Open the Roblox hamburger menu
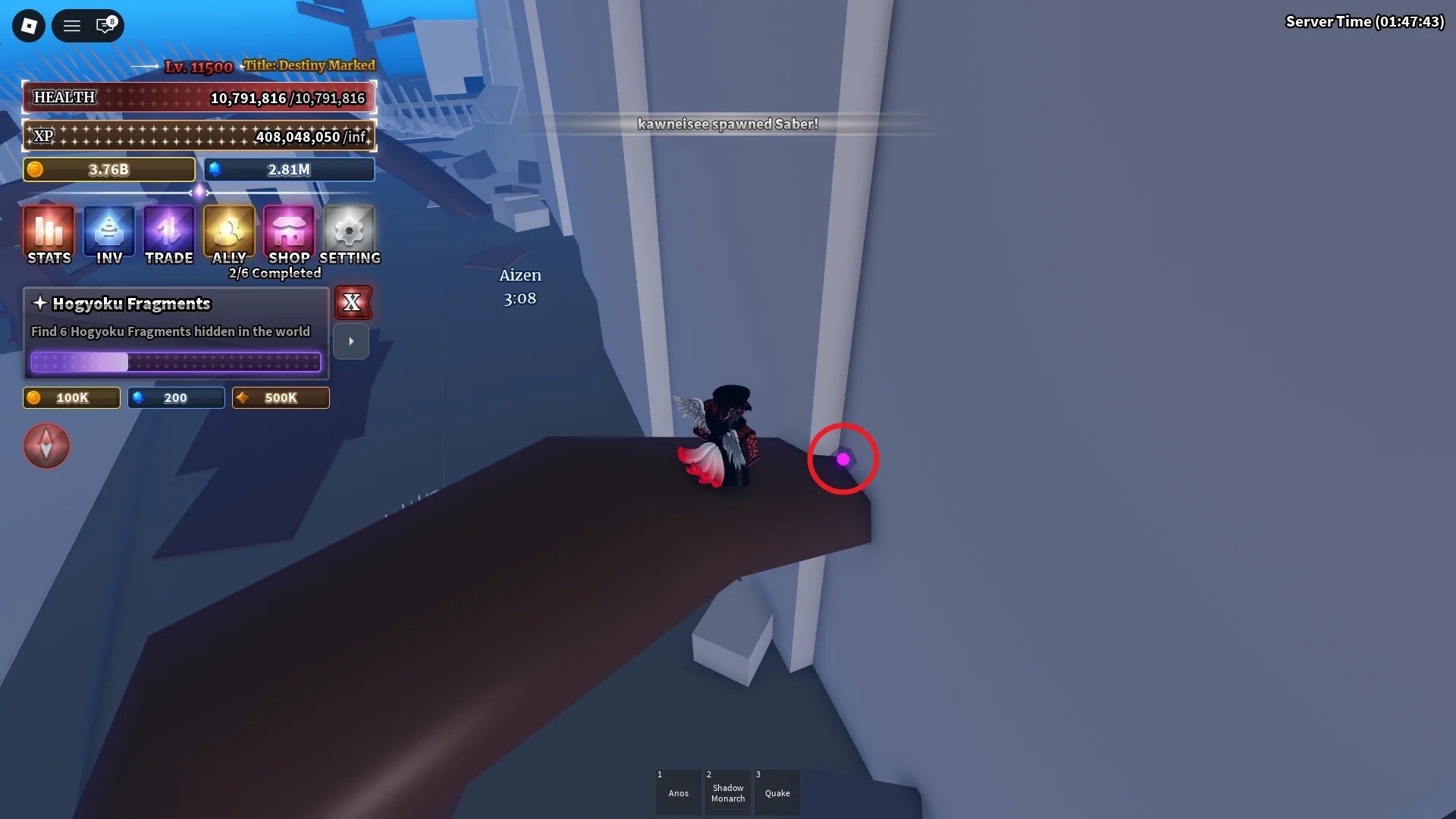The image size is (1456, 819). pyautogui.click(x=72, y=25)
